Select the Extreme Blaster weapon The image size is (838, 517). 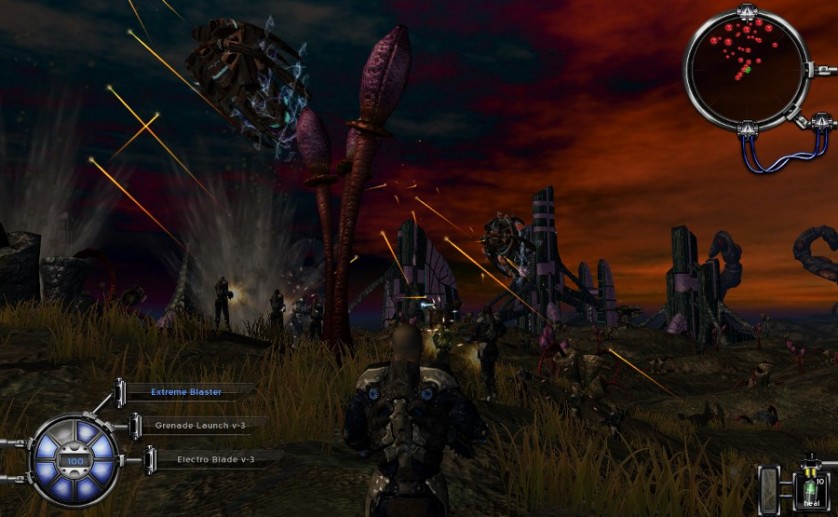point(186,392)
